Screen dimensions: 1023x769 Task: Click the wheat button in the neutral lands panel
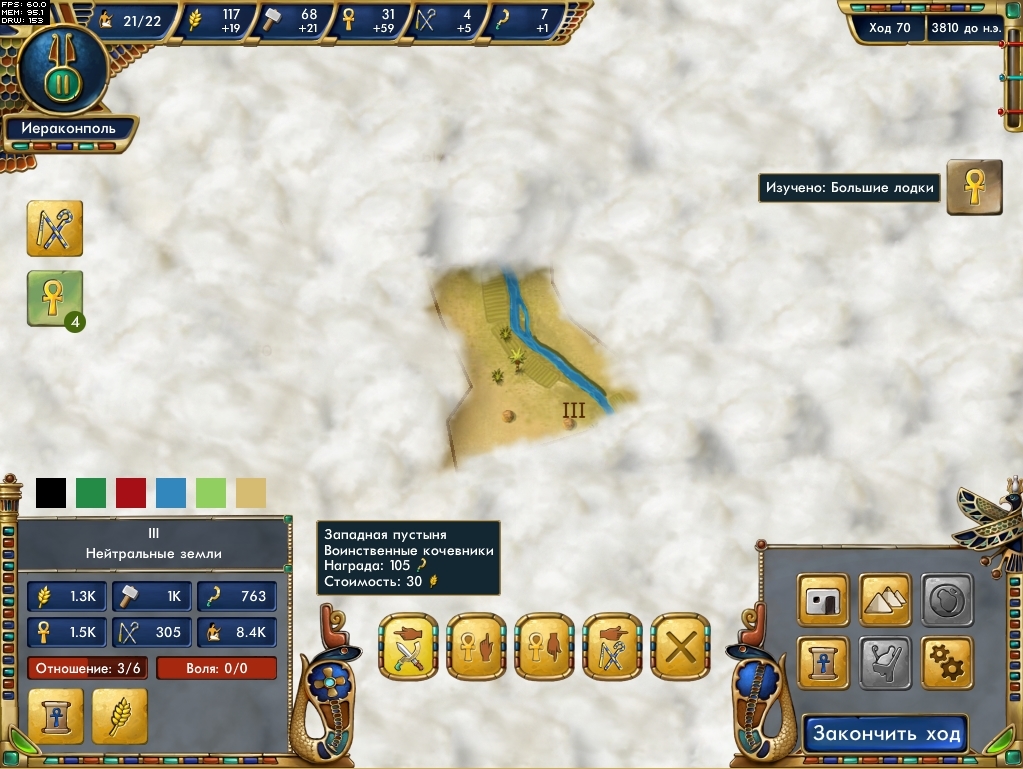(x=120, y=716)
